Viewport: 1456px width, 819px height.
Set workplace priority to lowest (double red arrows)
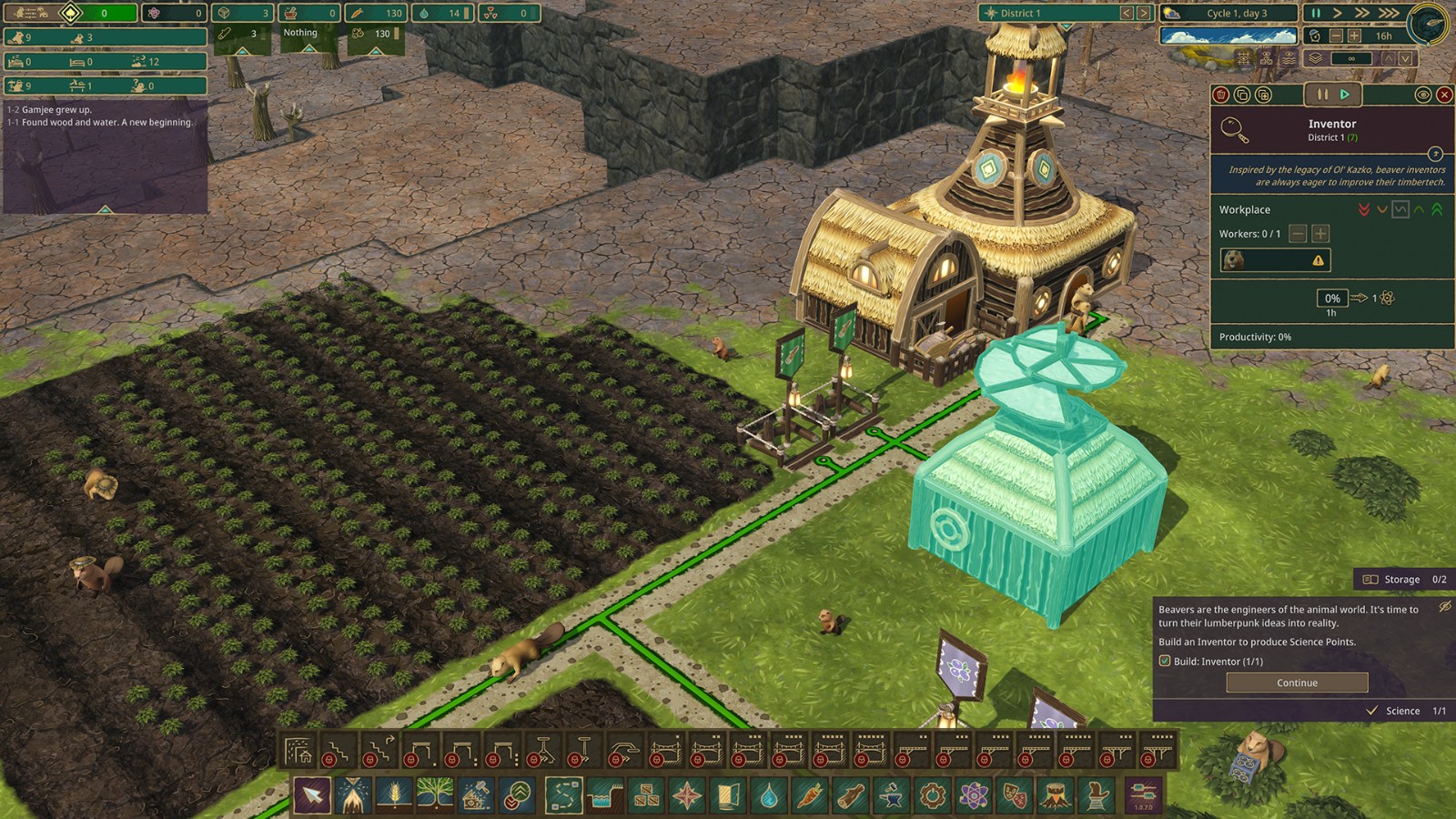1363,209
